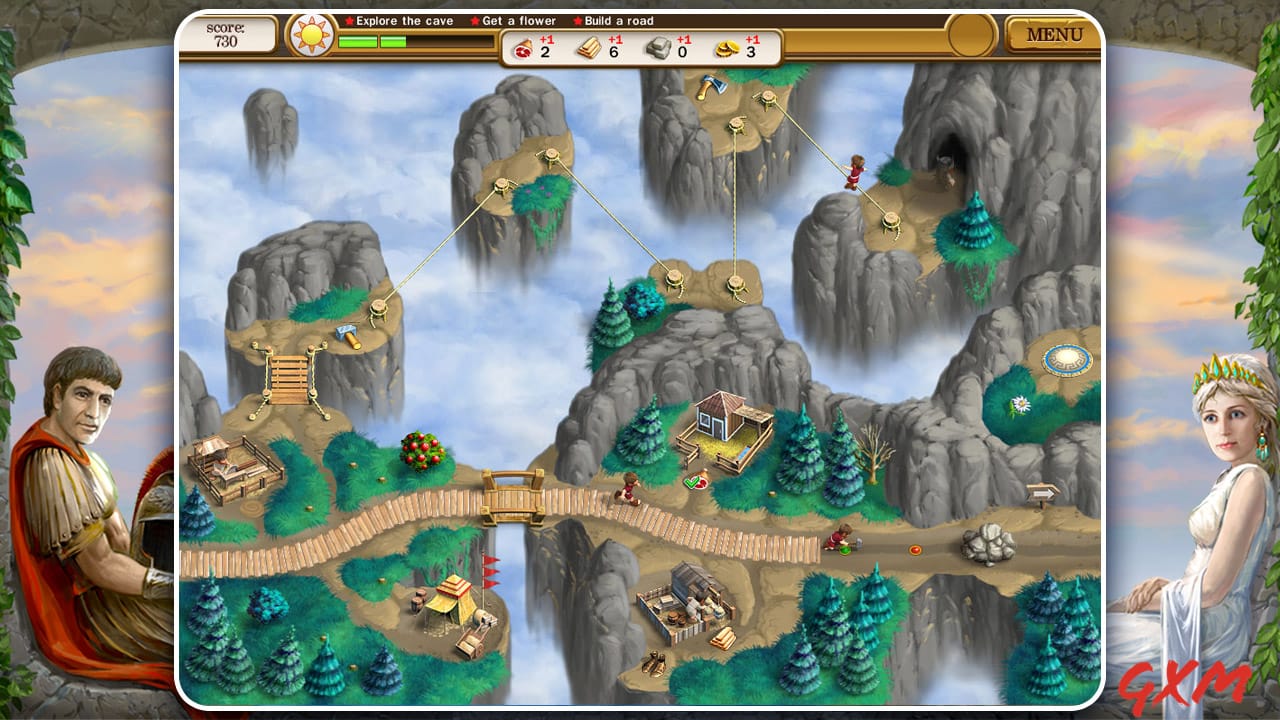Click the Build a road objective star
This screenshot has width=1280, height=720.
coord(576,20)
